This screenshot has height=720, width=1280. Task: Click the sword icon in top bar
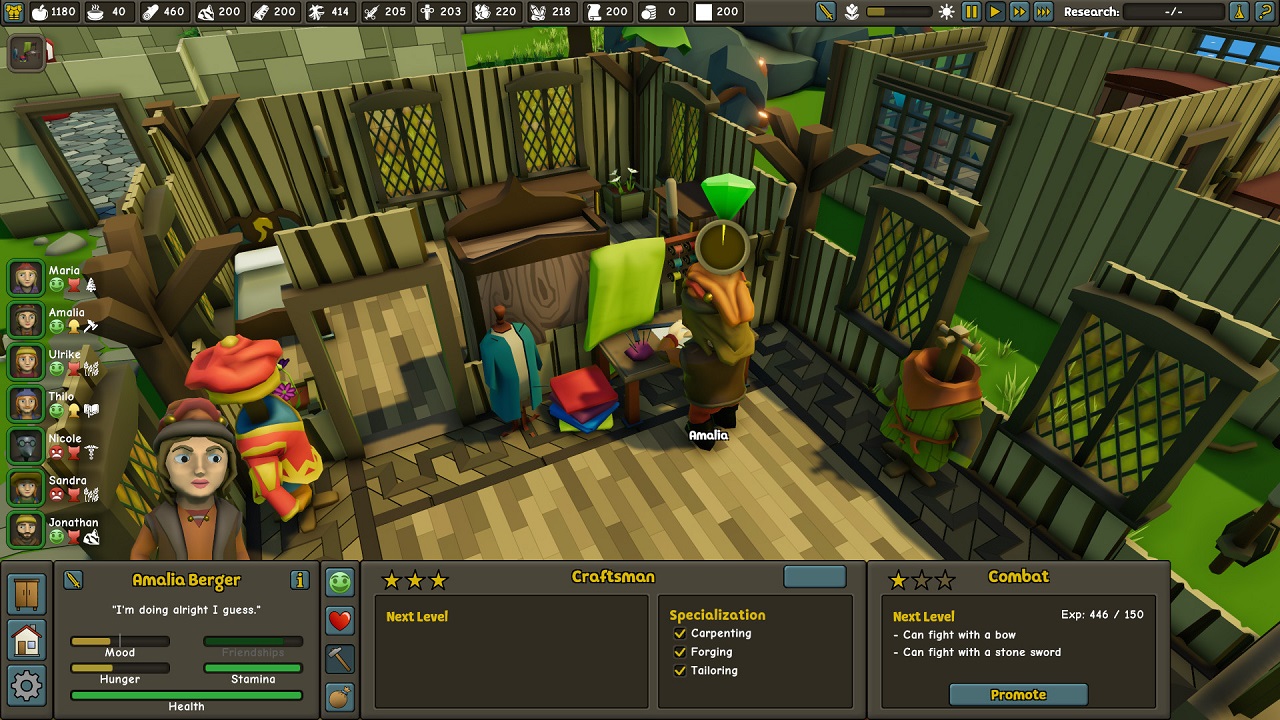tap(825, 12)
